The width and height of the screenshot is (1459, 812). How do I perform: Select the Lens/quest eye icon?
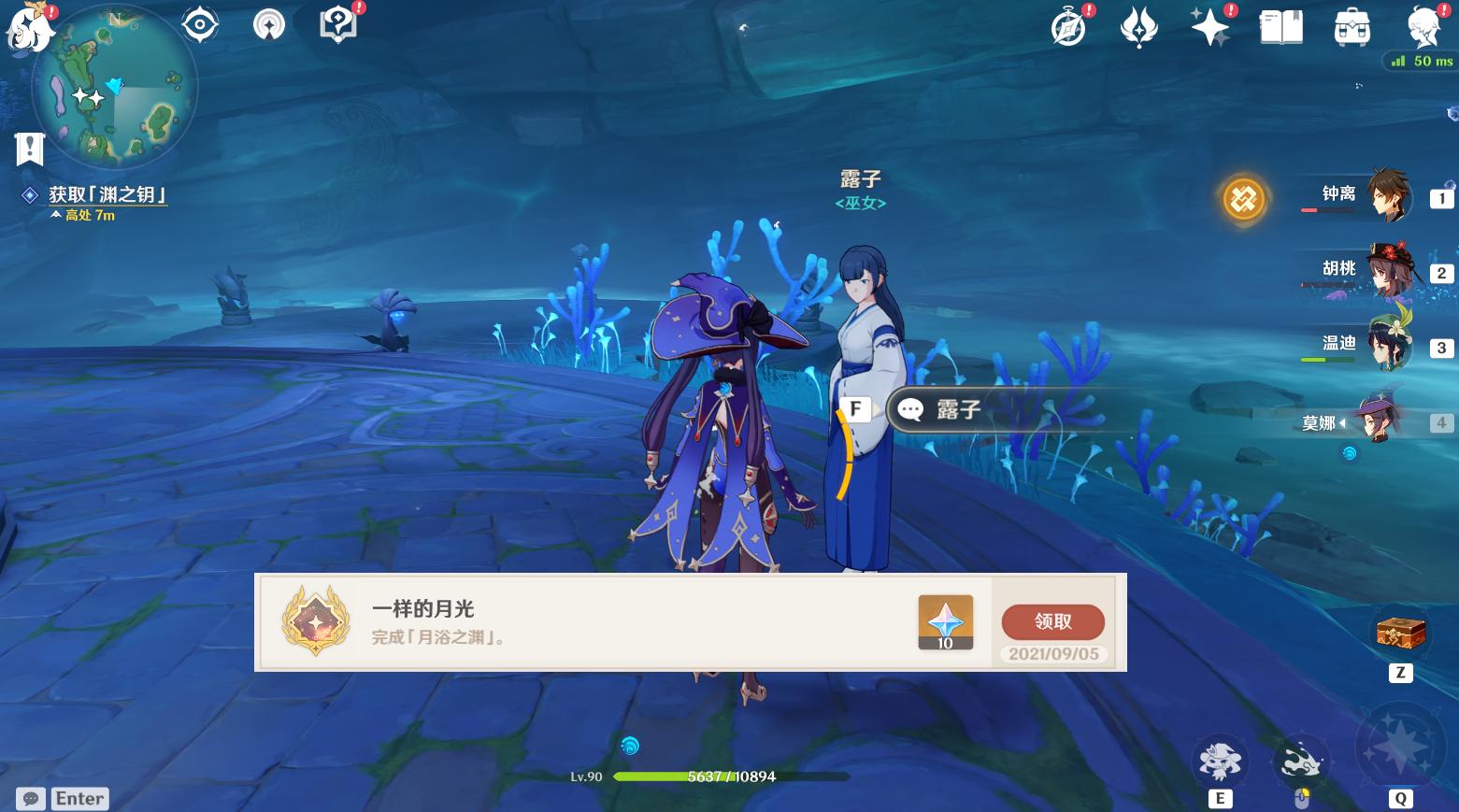pos(198,25)
